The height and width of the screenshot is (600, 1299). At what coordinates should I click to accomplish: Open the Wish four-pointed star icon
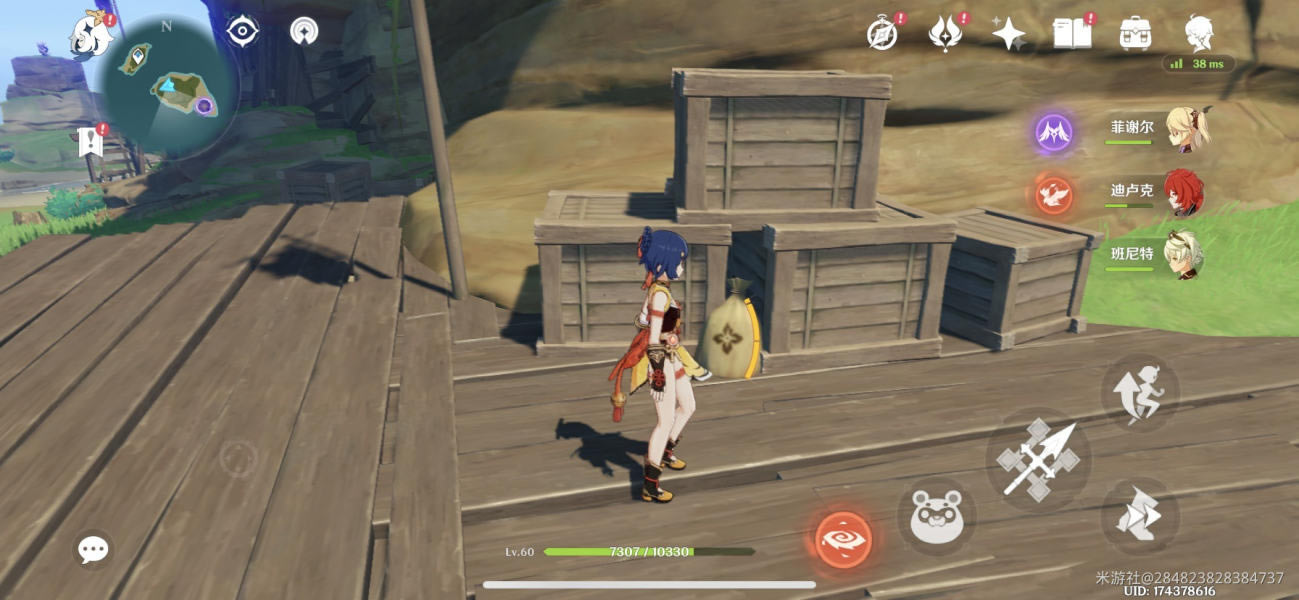[x=1008, y=34]
